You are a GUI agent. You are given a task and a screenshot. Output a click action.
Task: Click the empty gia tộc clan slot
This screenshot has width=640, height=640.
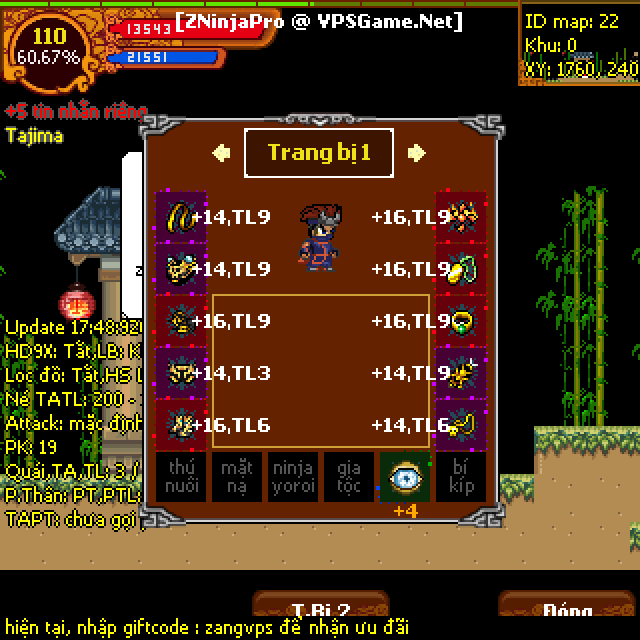tap(349, 476)
